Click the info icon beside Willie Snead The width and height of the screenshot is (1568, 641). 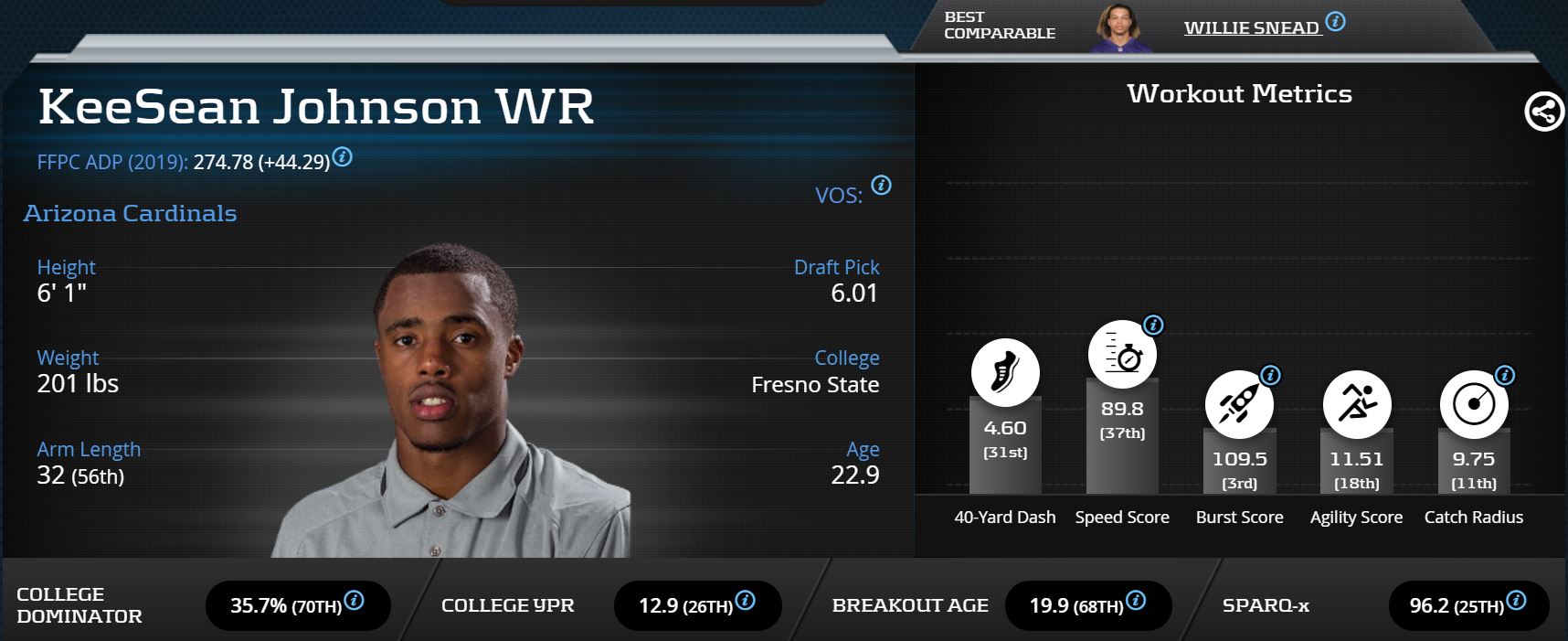coord(1335,22)
